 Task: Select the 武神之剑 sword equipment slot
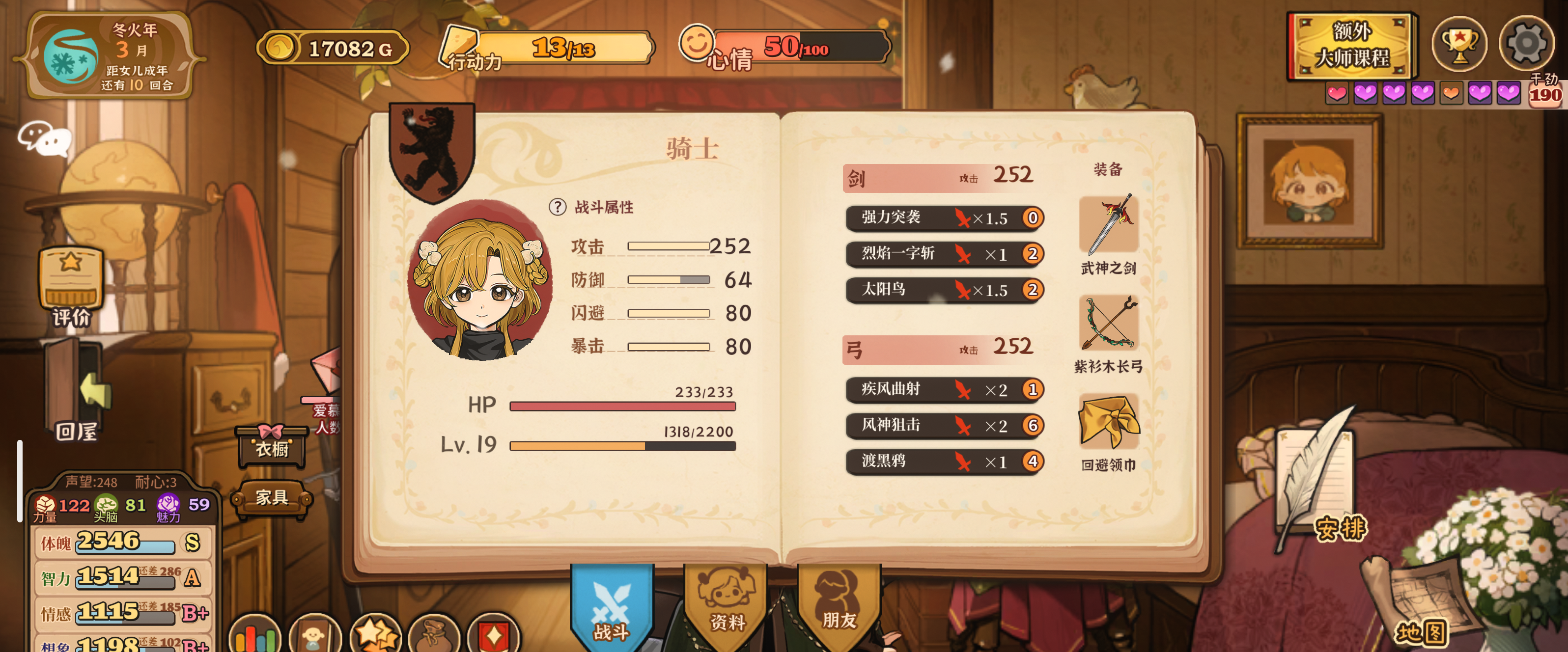coord(1108,226)
